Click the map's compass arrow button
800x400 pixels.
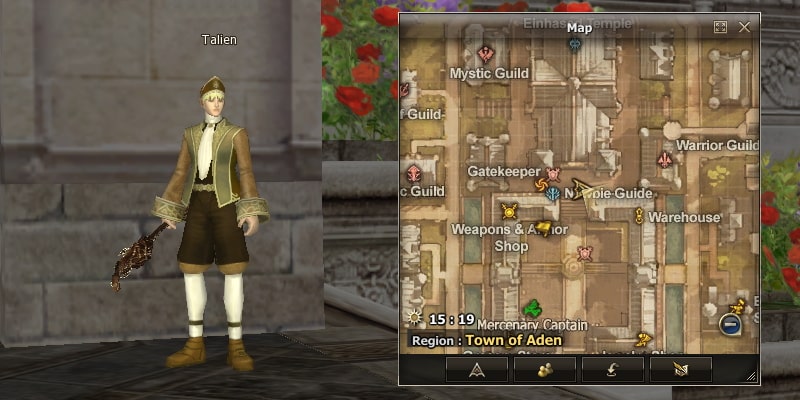click(476, 369)
